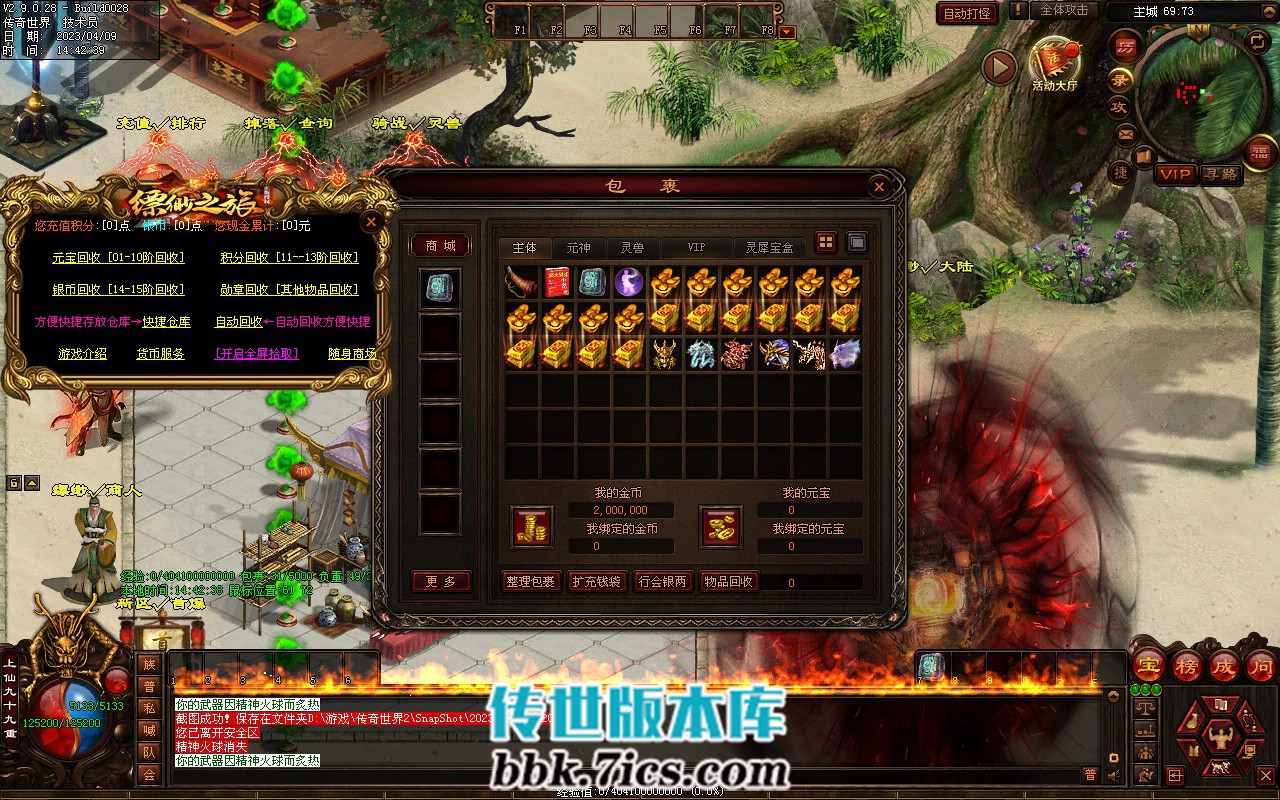Image resolution: width=1280 pixels, height=800 pixels.
Task: Open the 快捷仓库 link
Action: coord(166,322)
